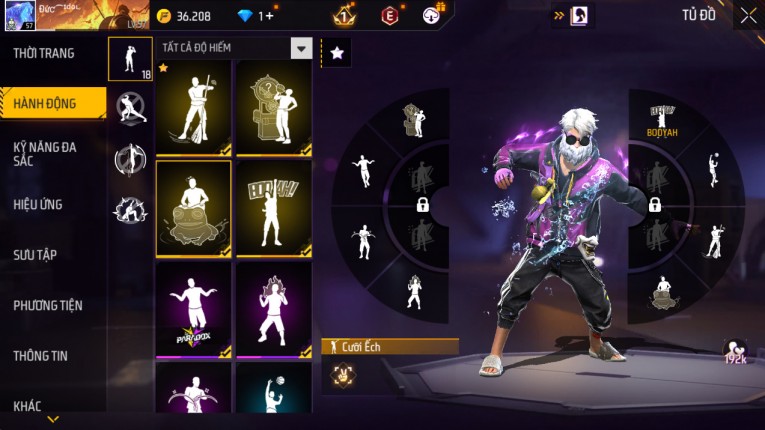
Task: Choose the Booyah emote tile
Action: pos(273,208)
